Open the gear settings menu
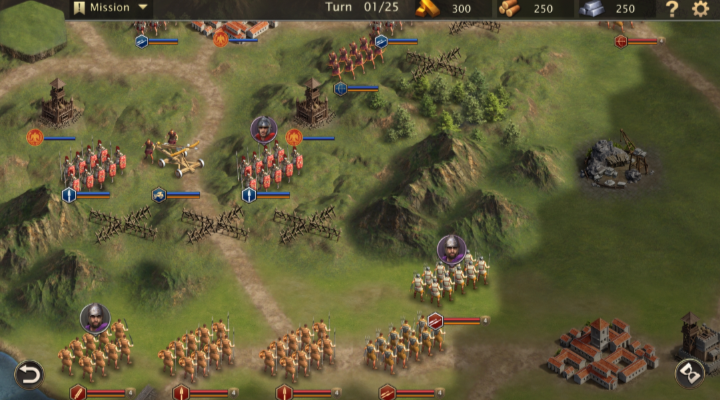This screenshot has width=720, height=400. [700, 9]
